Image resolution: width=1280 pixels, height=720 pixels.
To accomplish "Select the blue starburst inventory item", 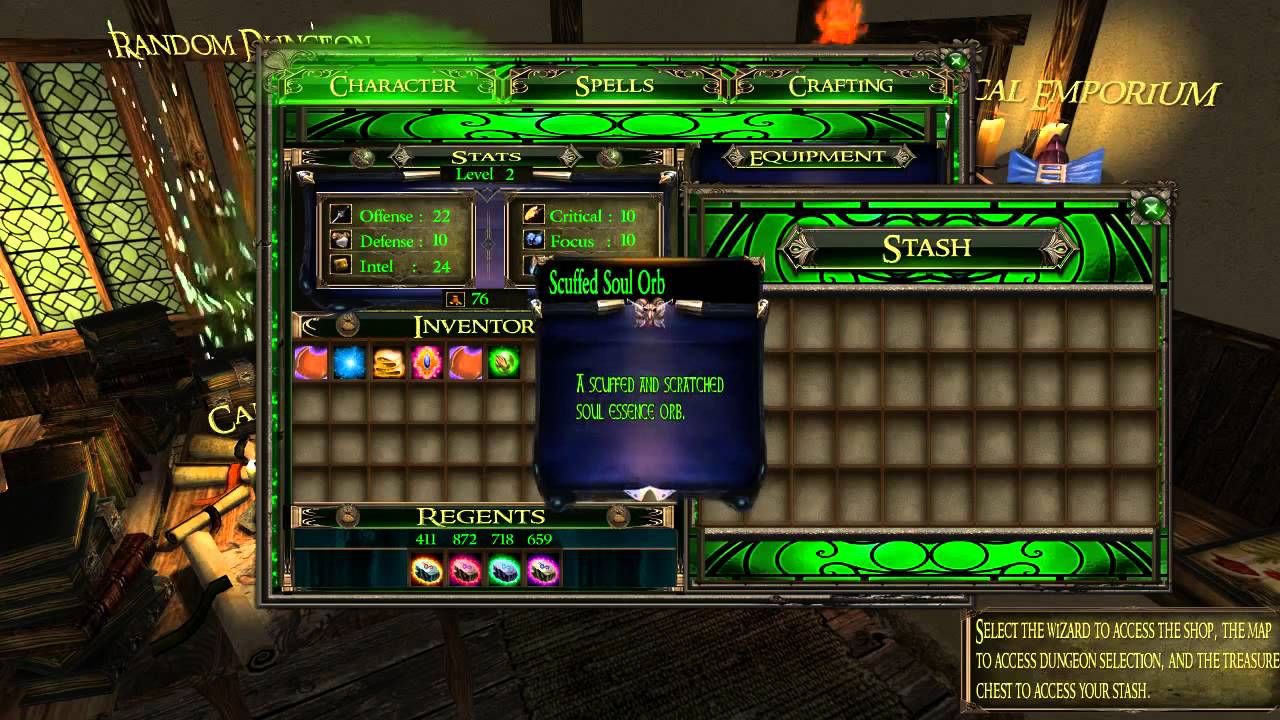I will pyautogui.click(x=349, y=363).
